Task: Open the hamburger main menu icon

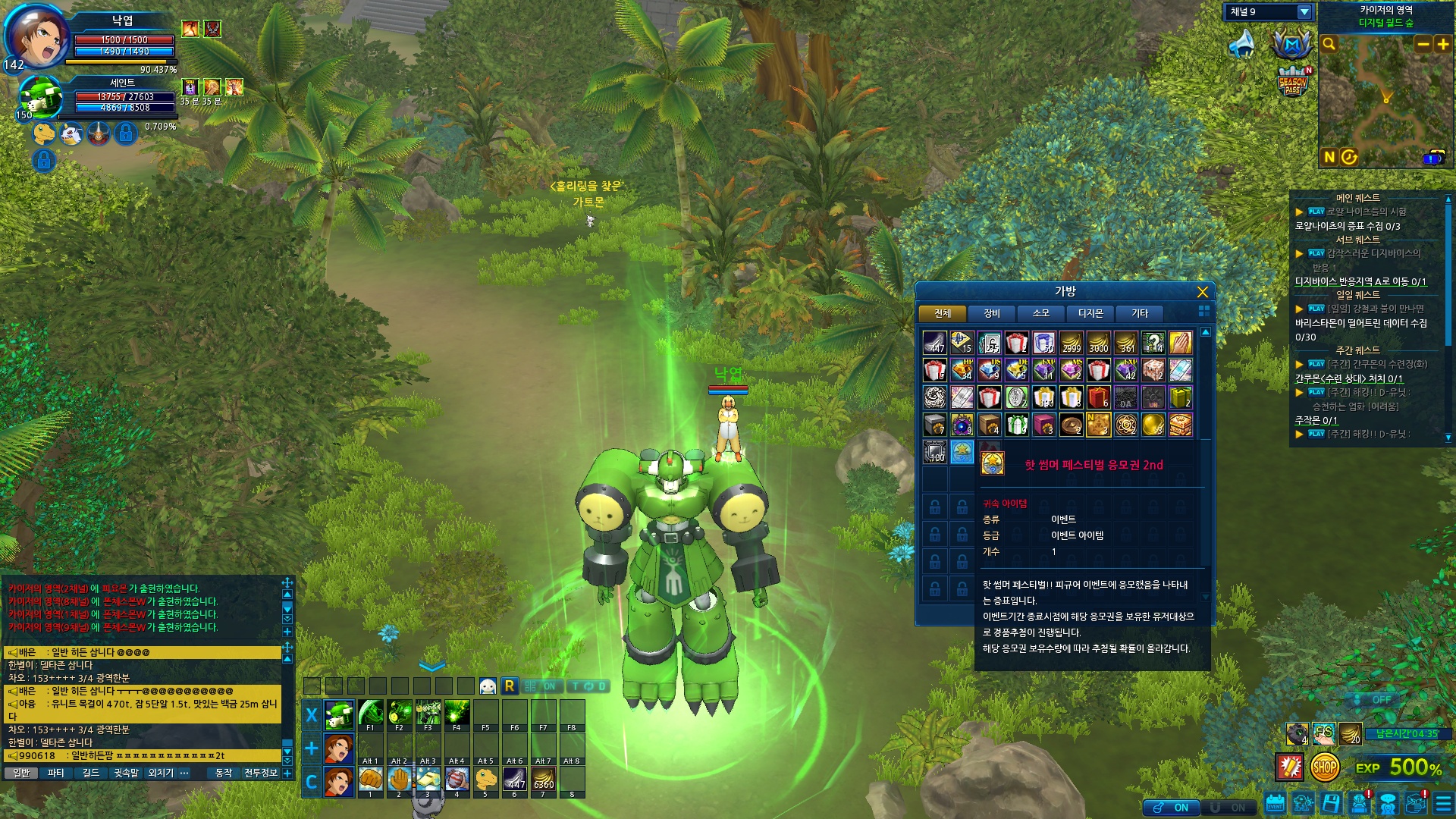Action: (1443, 804)
